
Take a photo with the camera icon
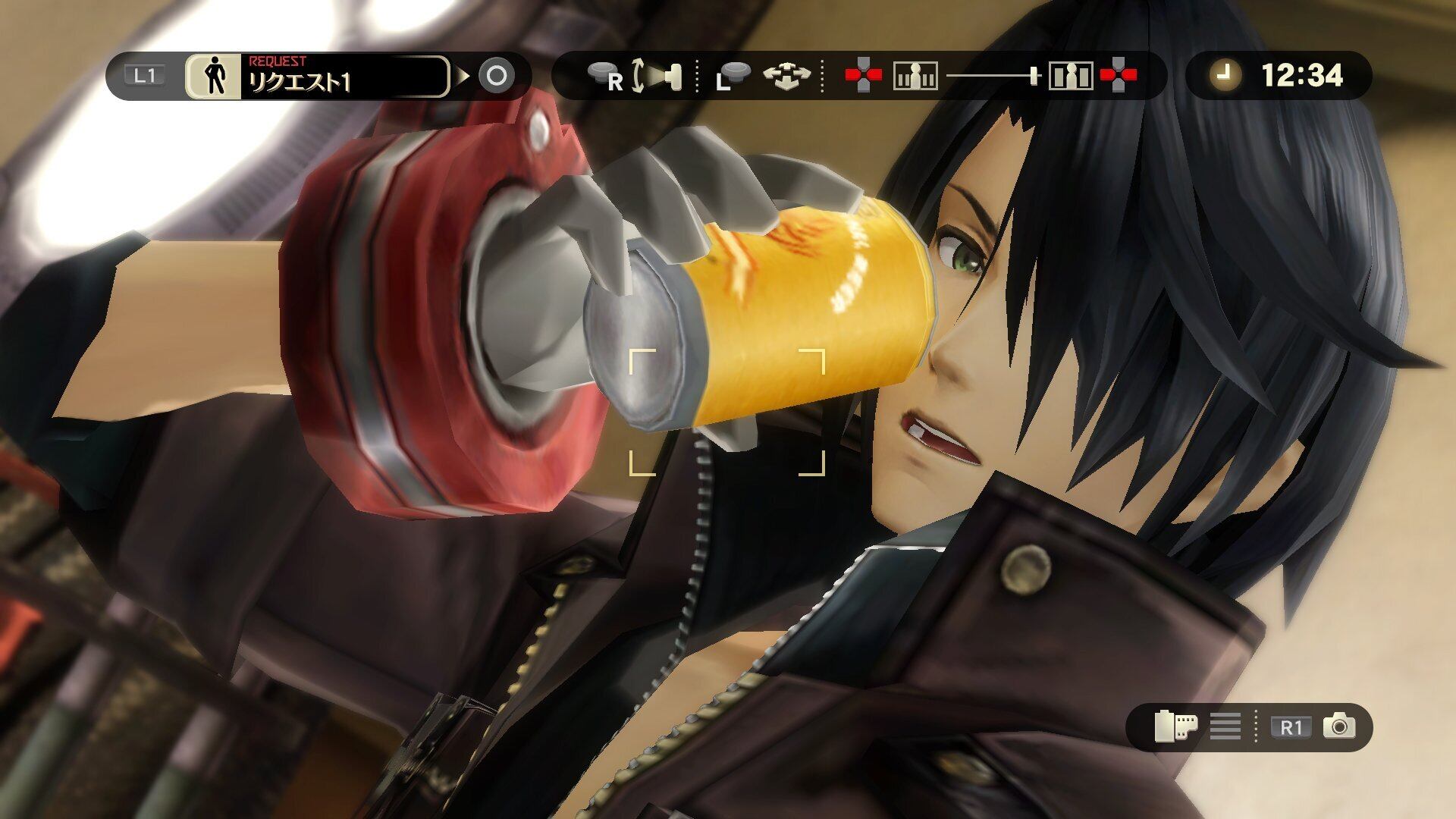pyautogui.click(x=1339, y=726)
